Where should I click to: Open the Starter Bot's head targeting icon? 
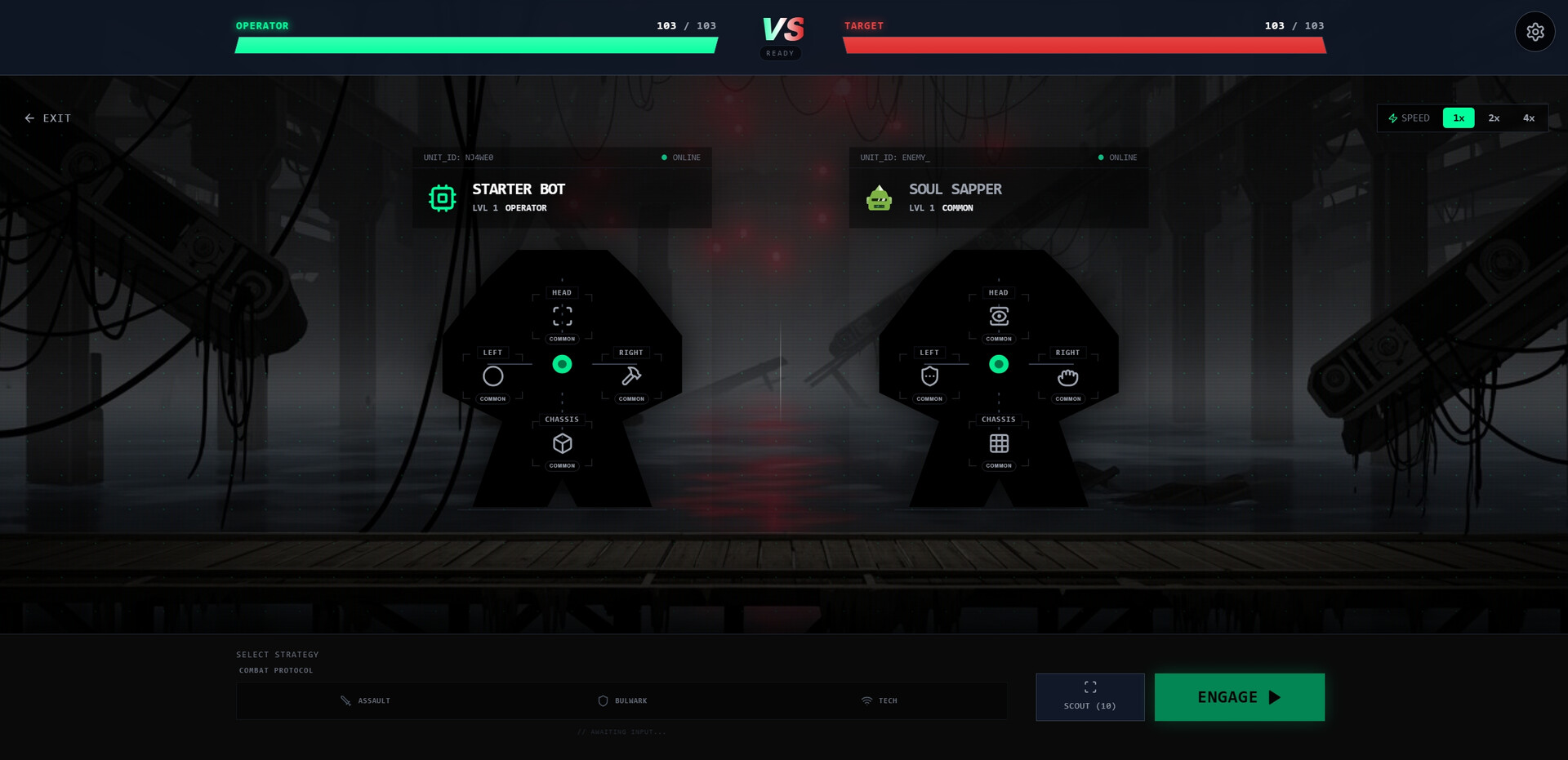coord(561,317)
